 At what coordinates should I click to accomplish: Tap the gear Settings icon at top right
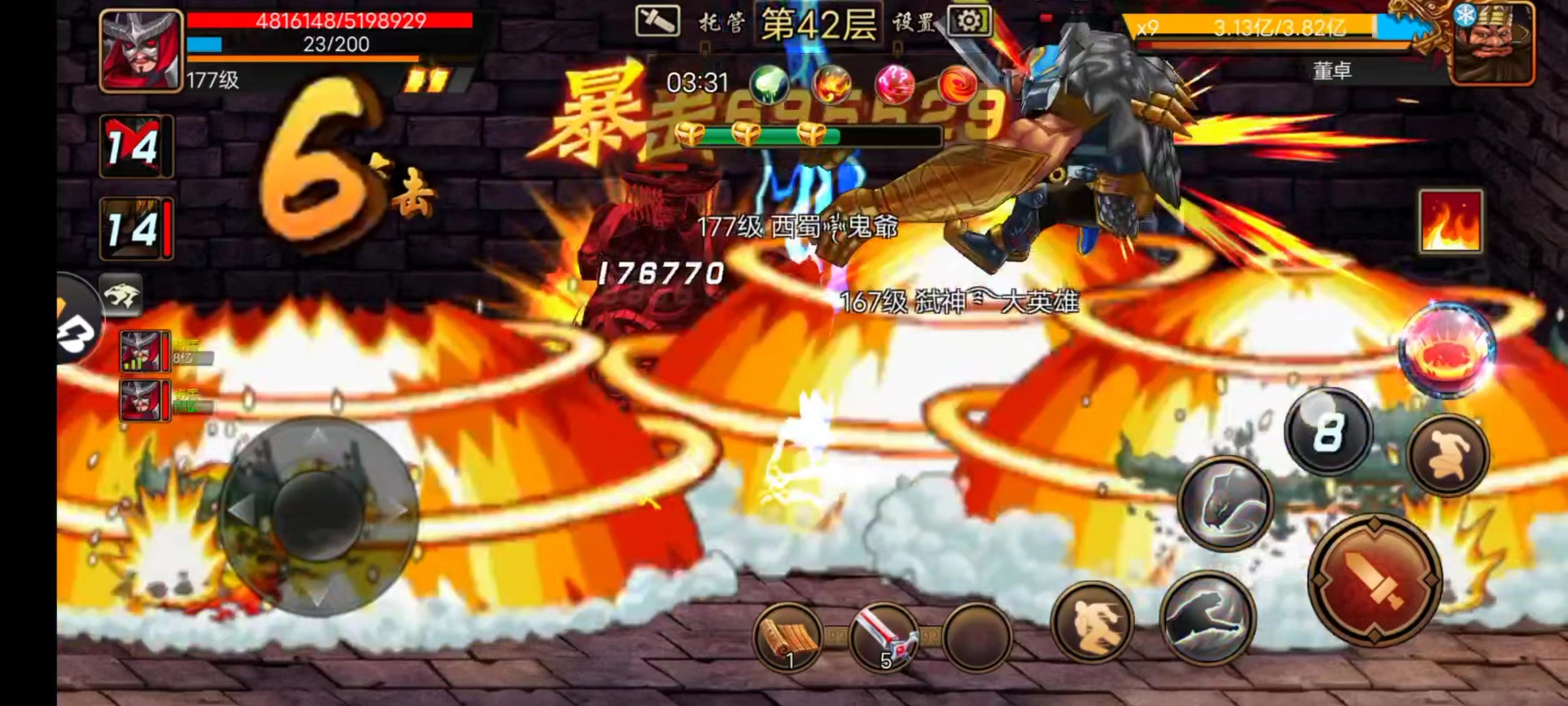tap(969, 22)
